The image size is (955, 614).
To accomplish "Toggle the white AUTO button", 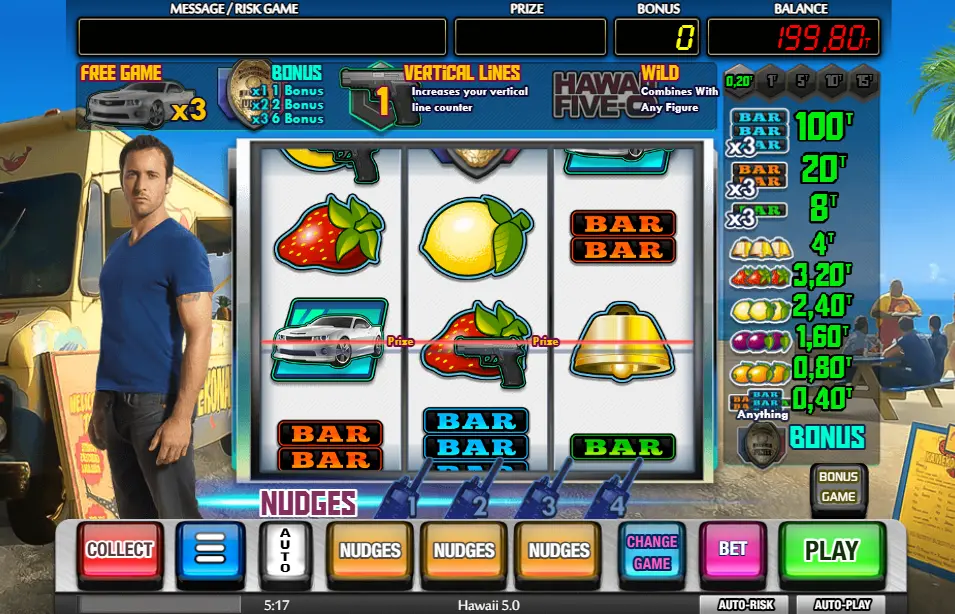I will coord(285,550).
